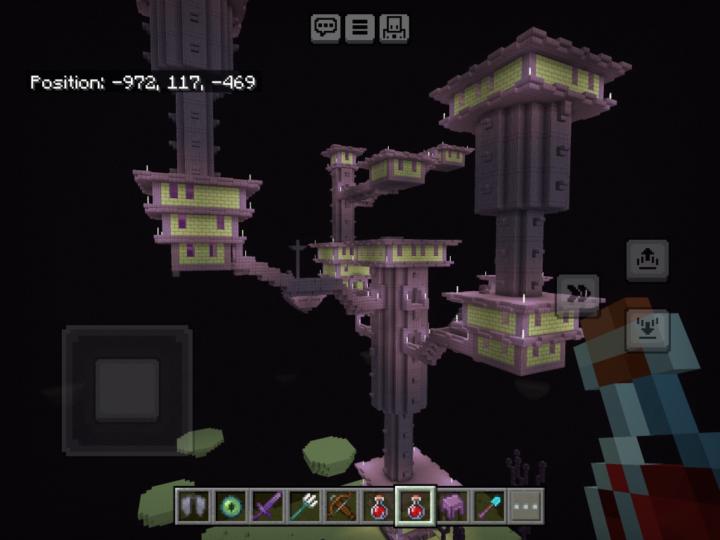Screen dimensions: 720x540
Task: Select the unhighlighted red potion slot
Action: click(377, 507)
